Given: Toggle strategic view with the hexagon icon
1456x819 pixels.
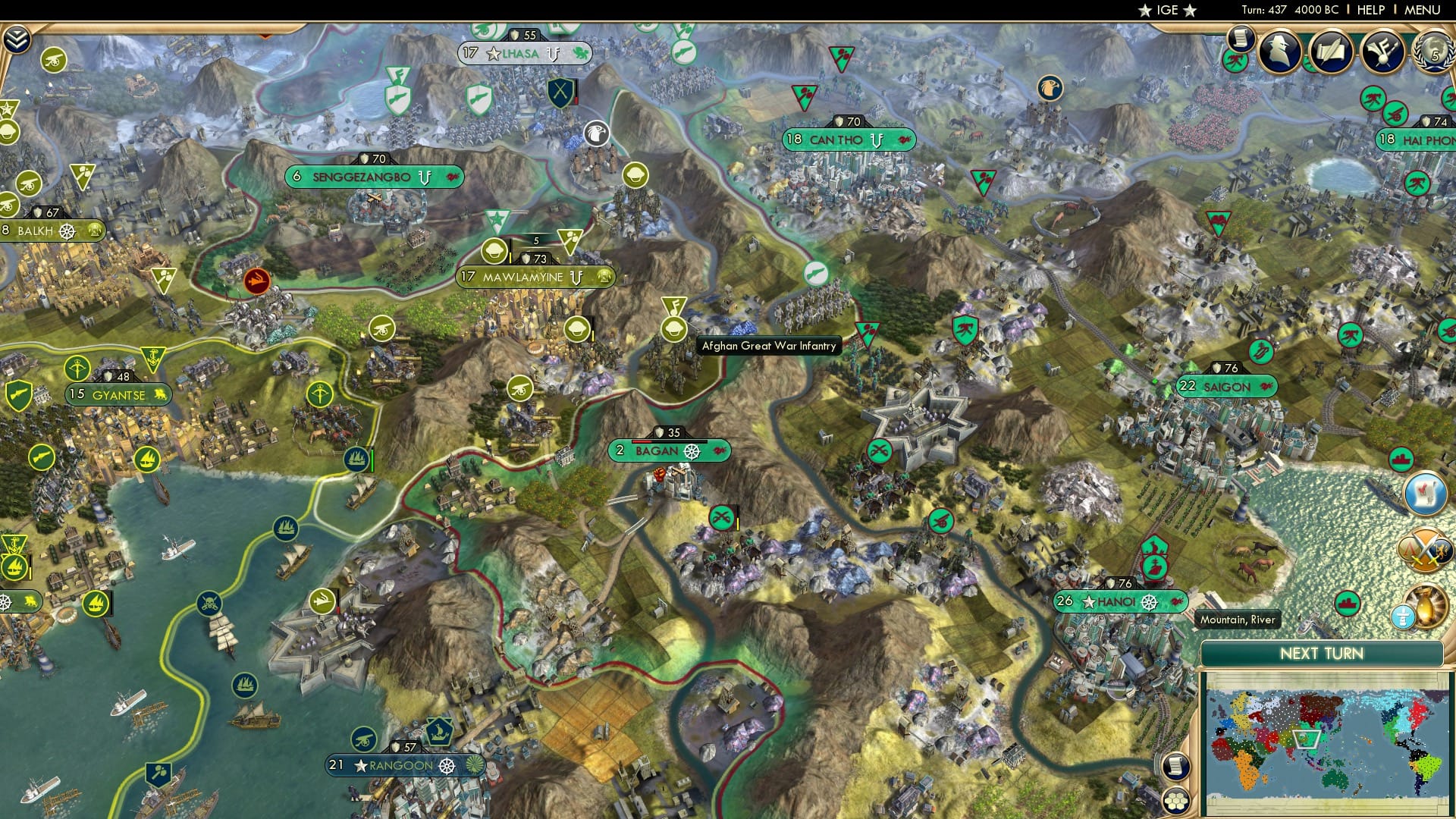Looking at the screenshot, I should [1176, 799].
